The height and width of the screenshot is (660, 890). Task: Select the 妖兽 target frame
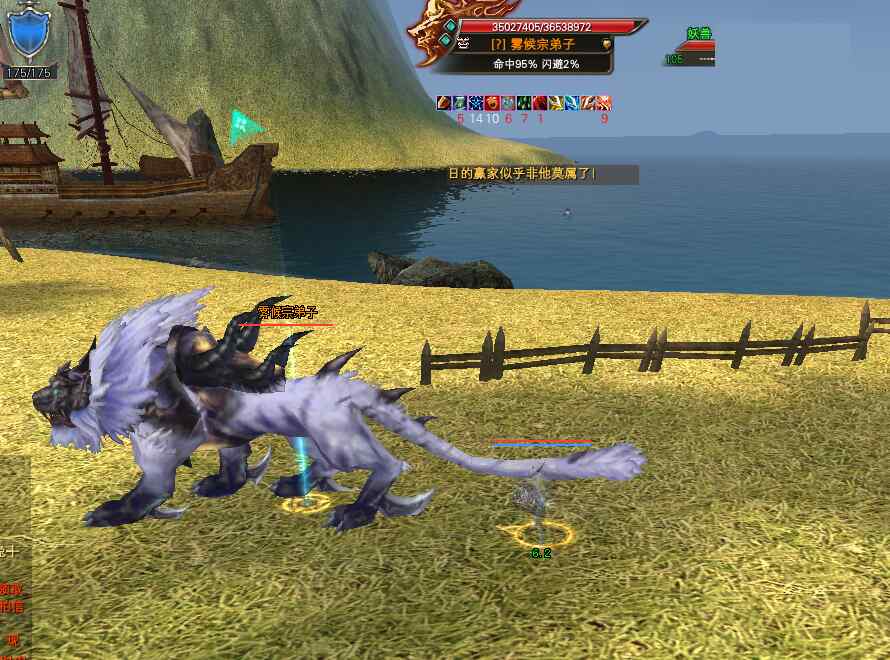click(692, 46)
